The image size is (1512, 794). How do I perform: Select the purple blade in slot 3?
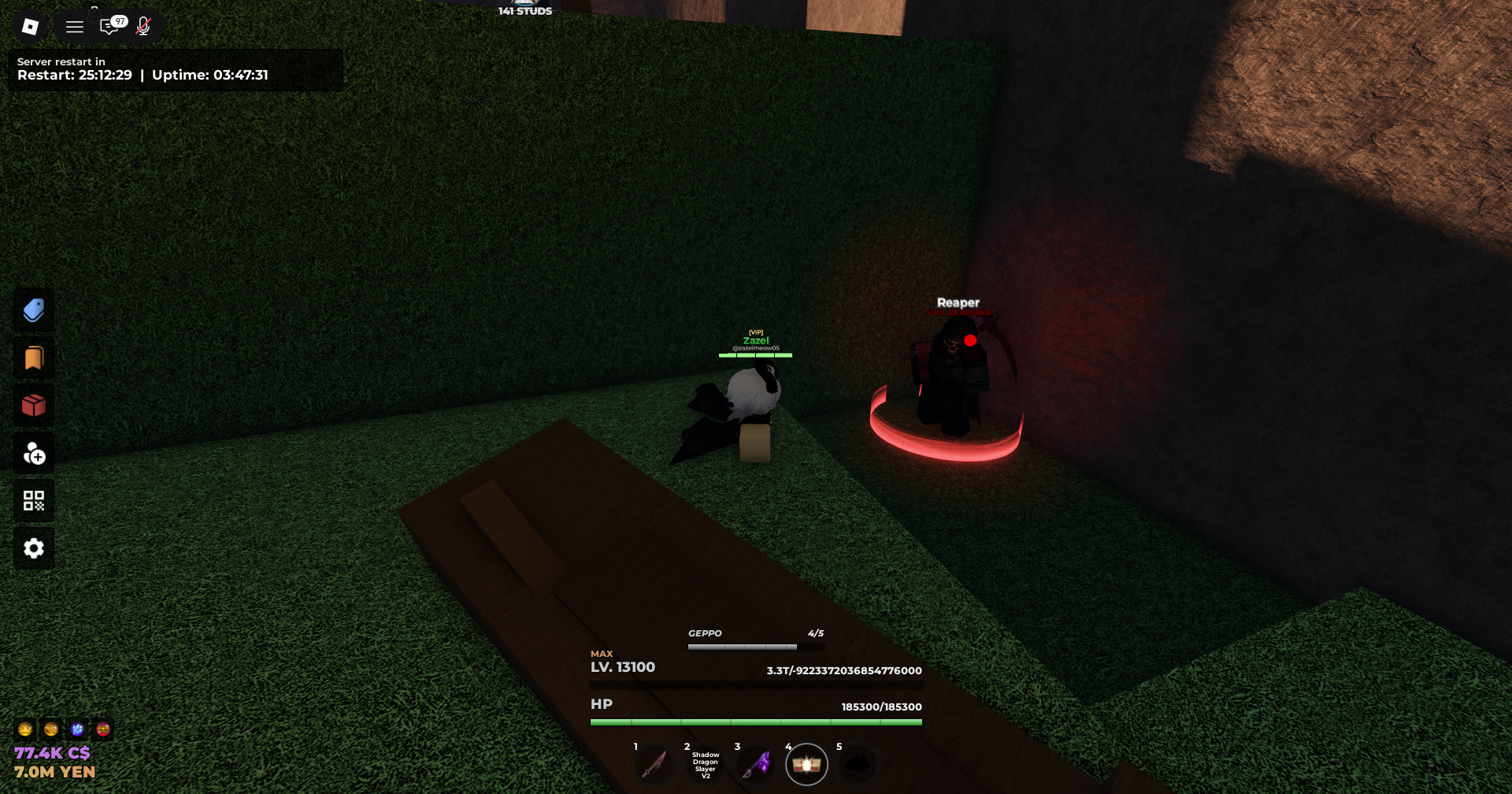tap(756, 763)
